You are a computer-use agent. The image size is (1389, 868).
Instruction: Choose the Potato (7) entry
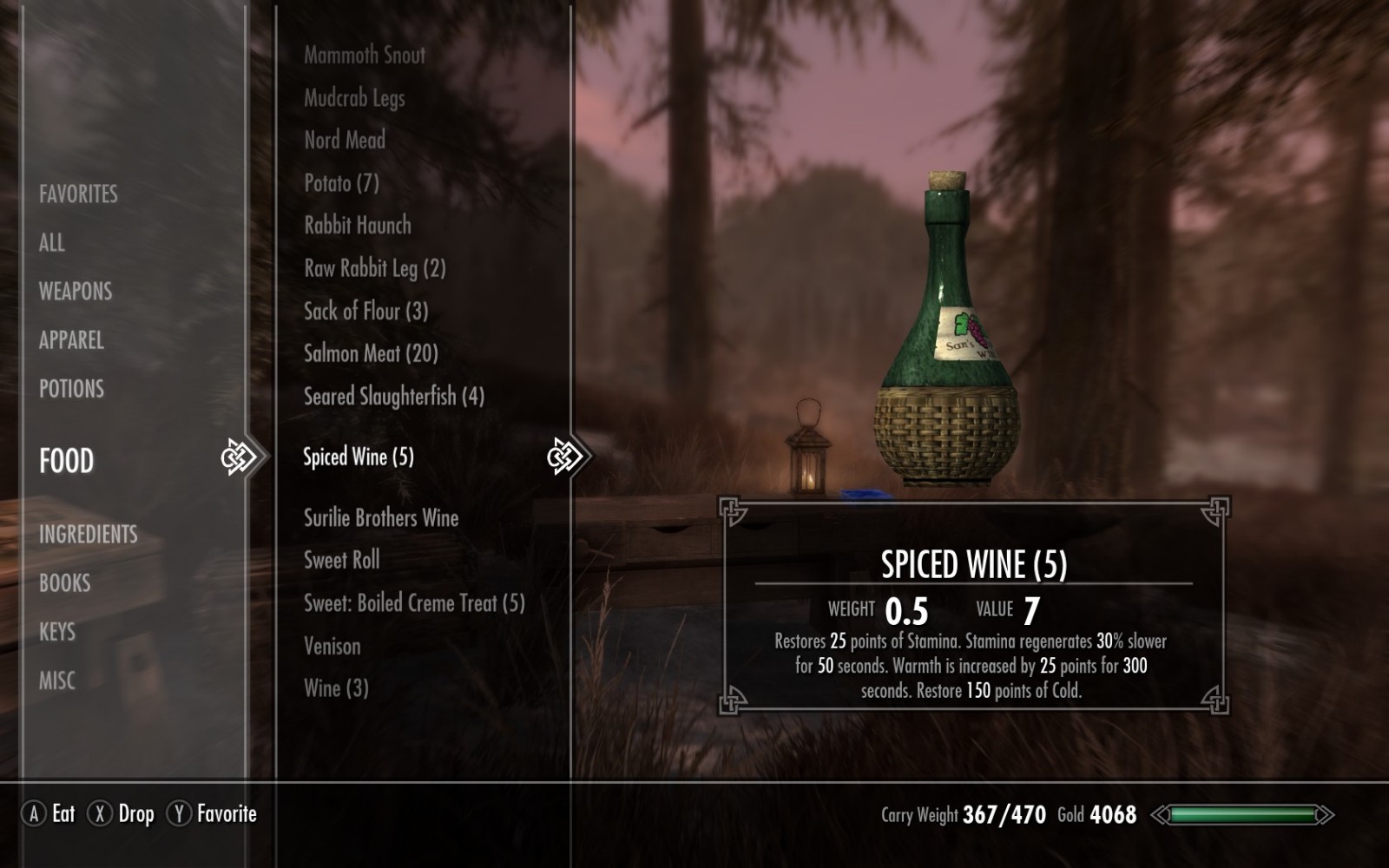341,182
